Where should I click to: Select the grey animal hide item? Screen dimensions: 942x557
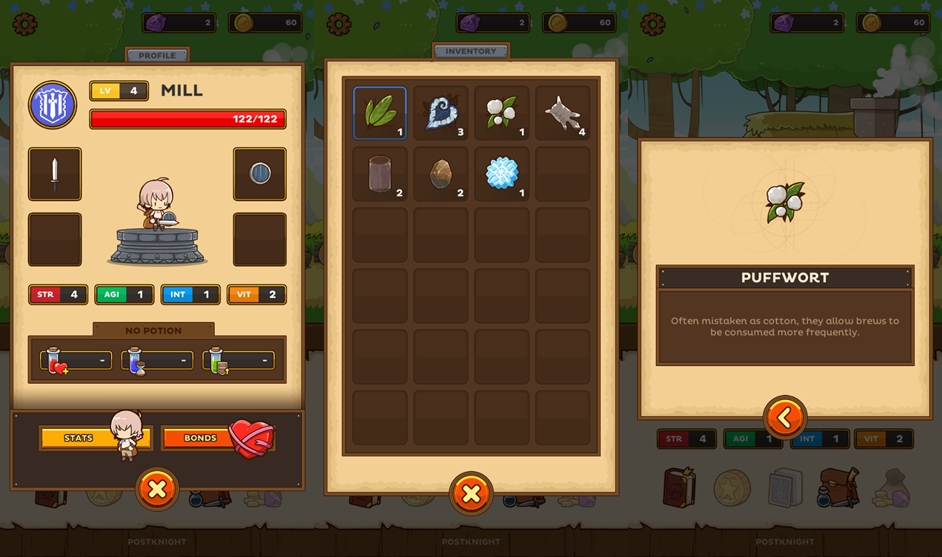(x=563, y=113)
